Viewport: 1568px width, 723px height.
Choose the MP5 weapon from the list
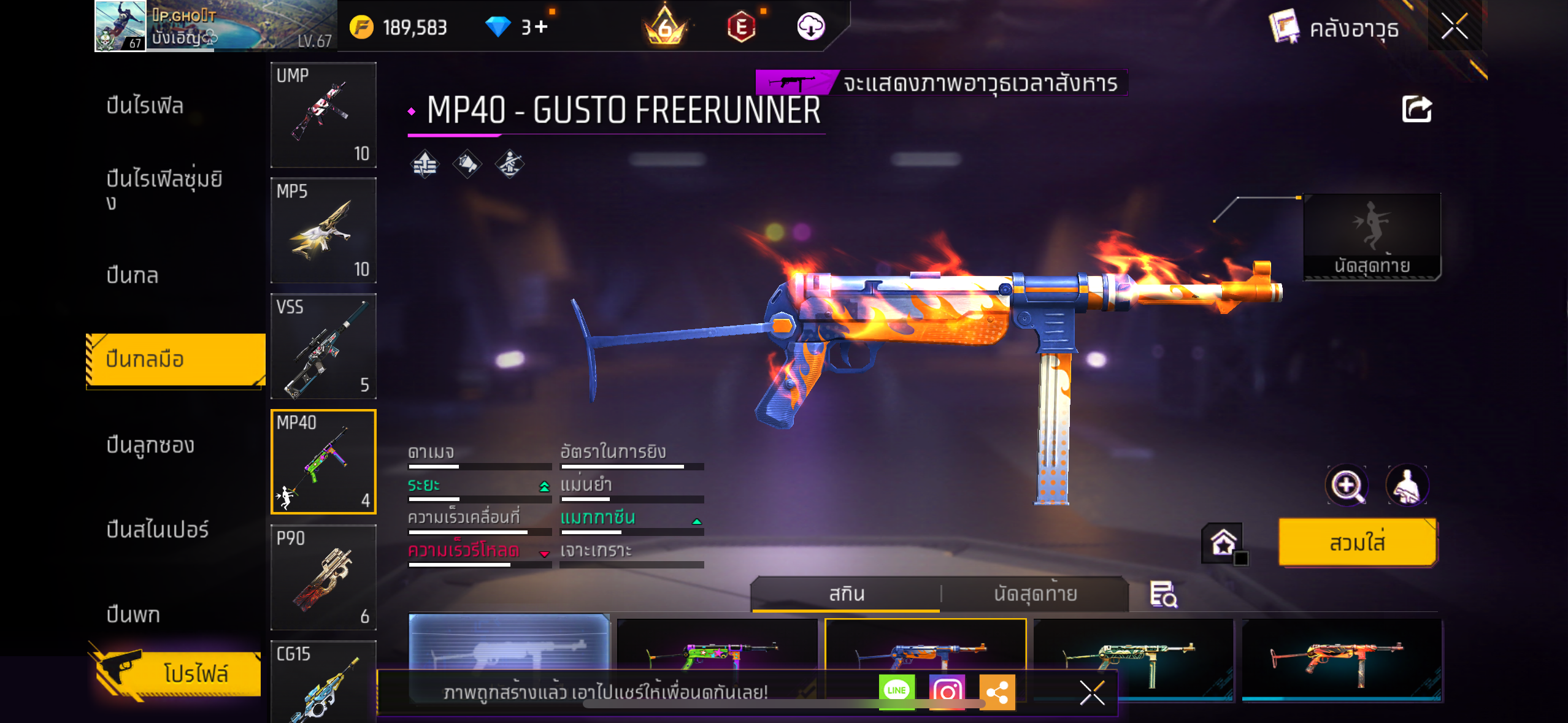pyautogui.click(x=323, y=231)
